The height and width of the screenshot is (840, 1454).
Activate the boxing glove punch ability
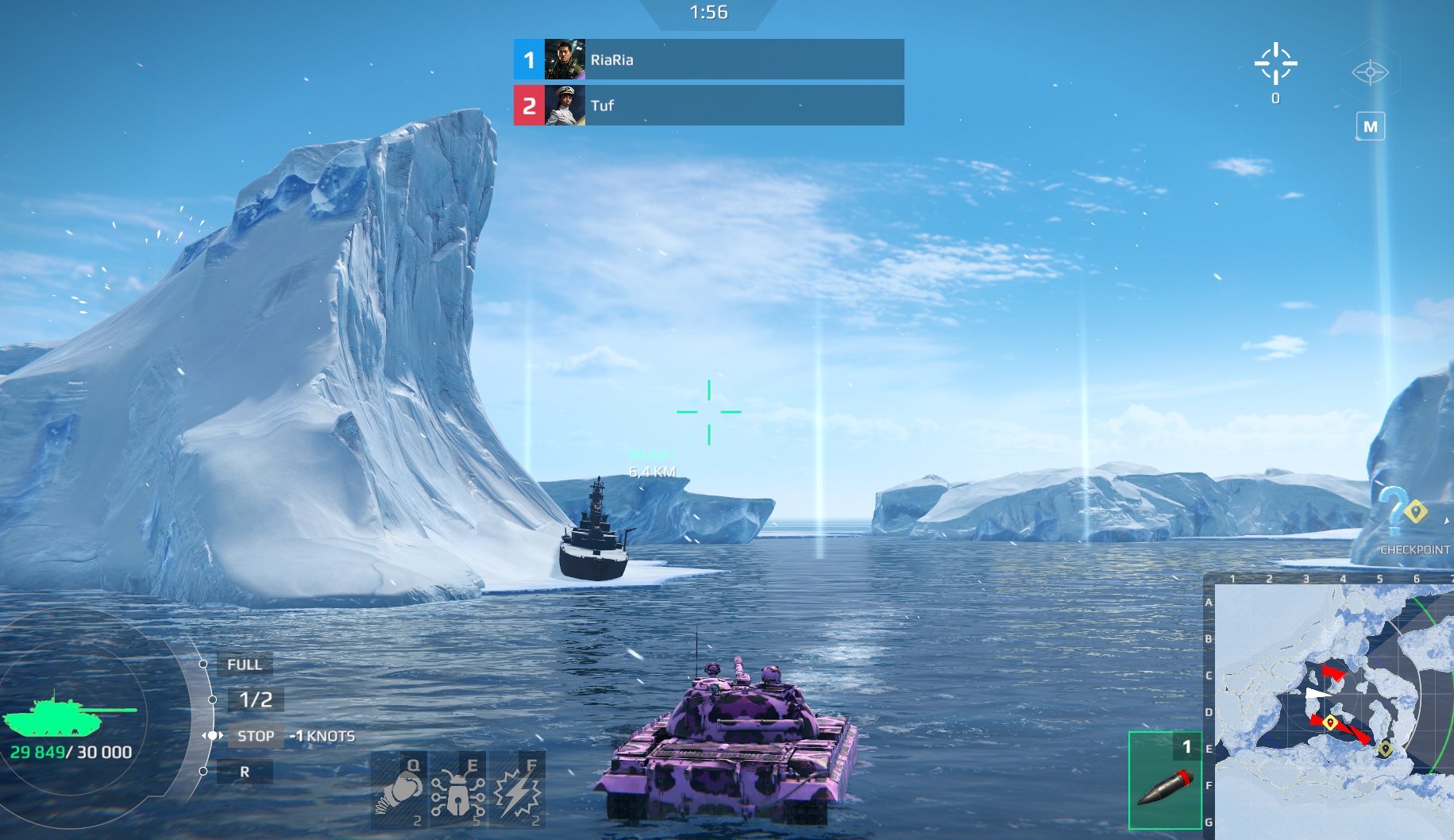pyautogui.click(x=401, y=789)
